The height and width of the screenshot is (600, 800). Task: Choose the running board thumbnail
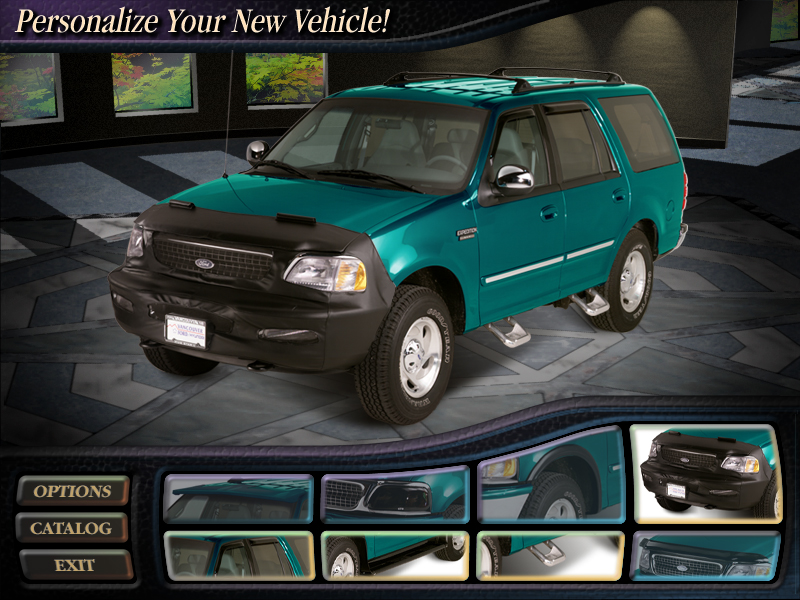coord(394,556)
